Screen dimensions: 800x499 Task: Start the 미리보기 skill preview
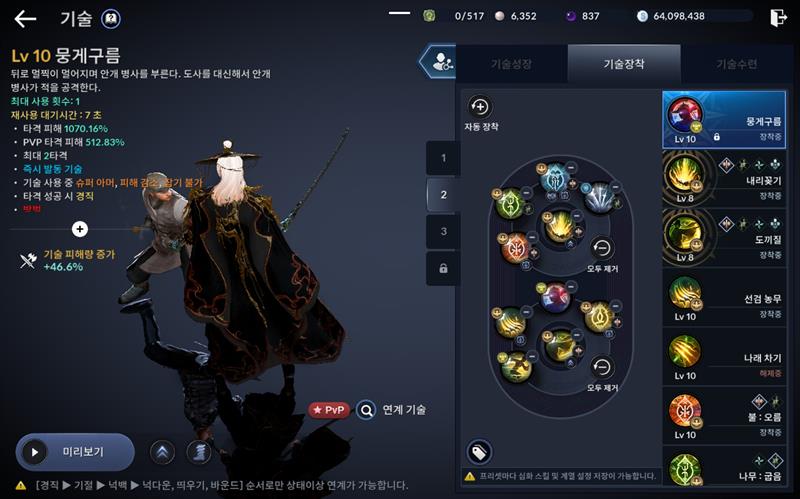coord(74,451)
